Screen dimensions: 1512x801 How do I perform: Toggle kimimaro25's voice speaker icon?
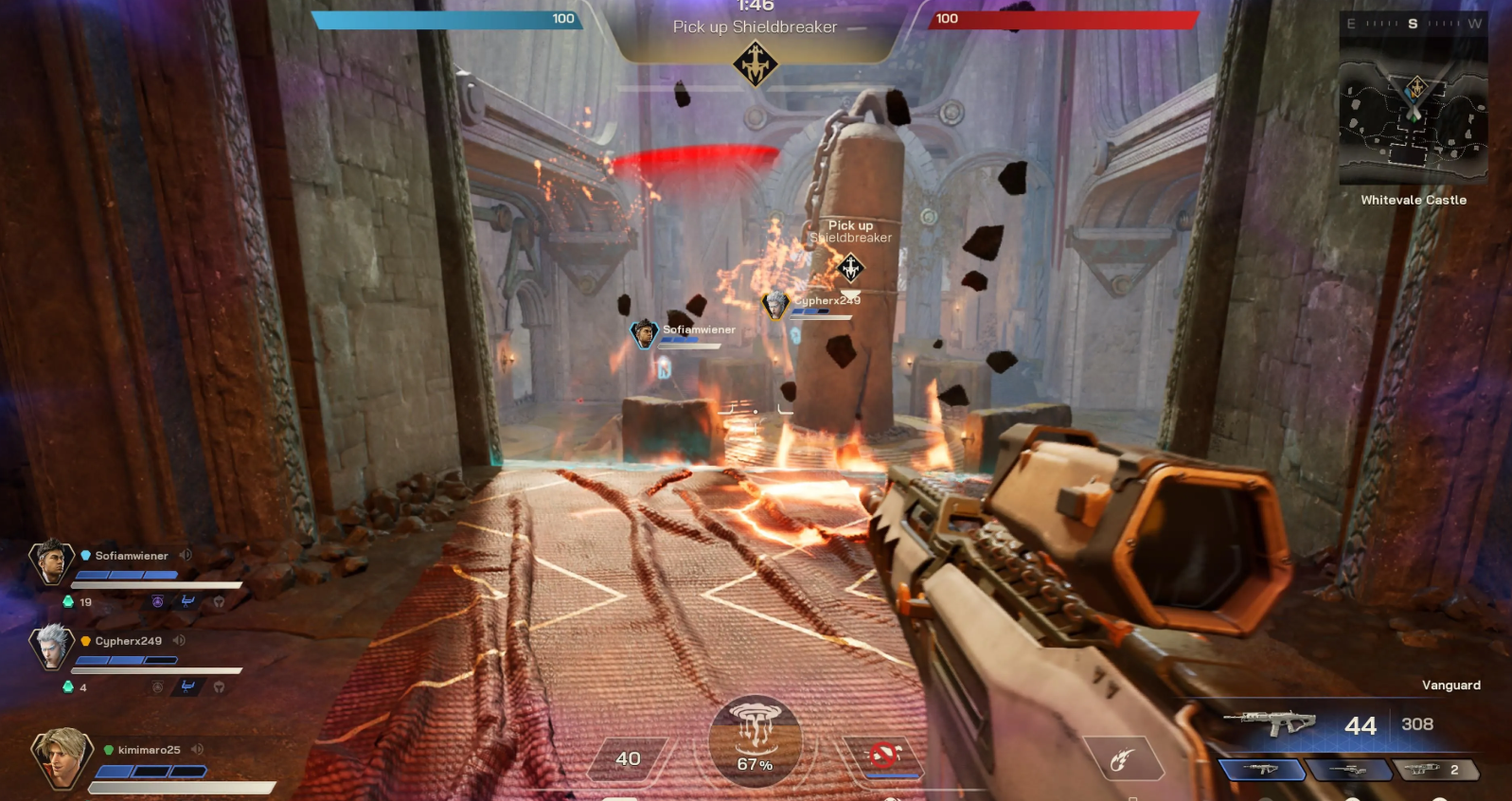tap(197, 749)
